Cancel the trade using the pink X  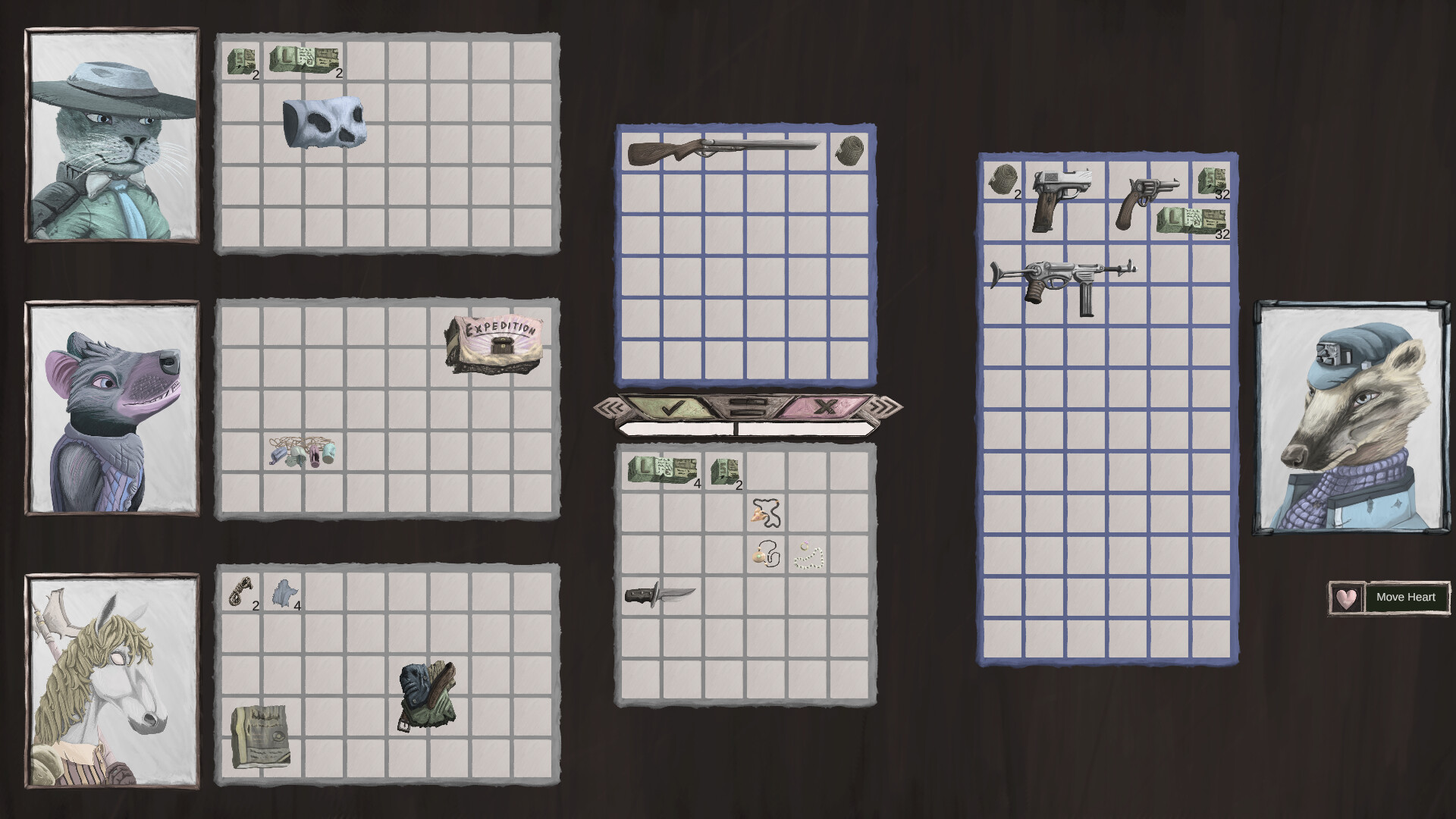(x=826, y=408)
